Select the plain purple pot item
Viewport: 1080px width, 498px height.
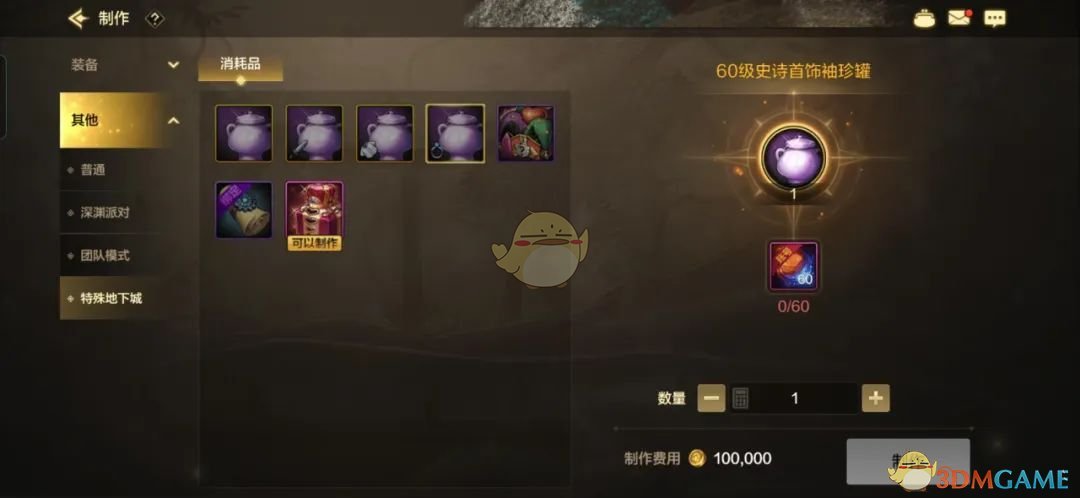point(244,133)
